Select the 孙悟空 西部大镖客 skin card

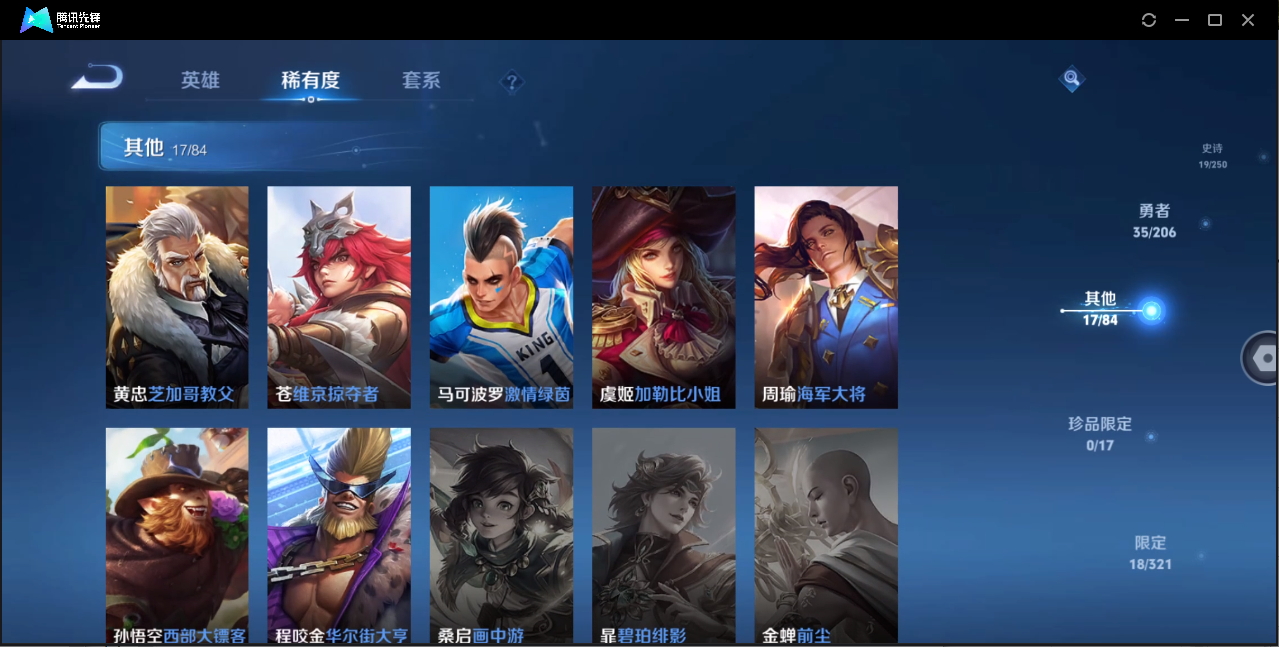point(177,535)
